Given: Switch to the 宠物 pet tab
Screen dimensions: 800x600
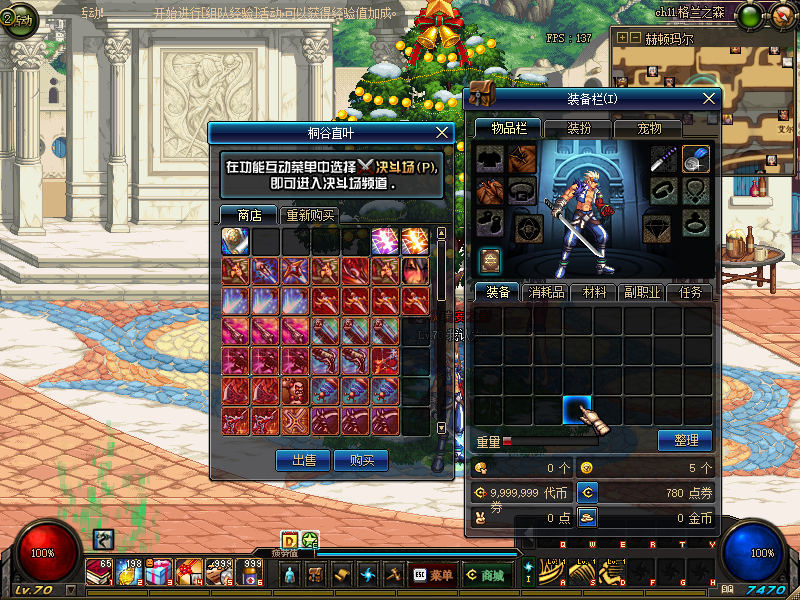Looking at the screenshot, I should tap(650, 128).
